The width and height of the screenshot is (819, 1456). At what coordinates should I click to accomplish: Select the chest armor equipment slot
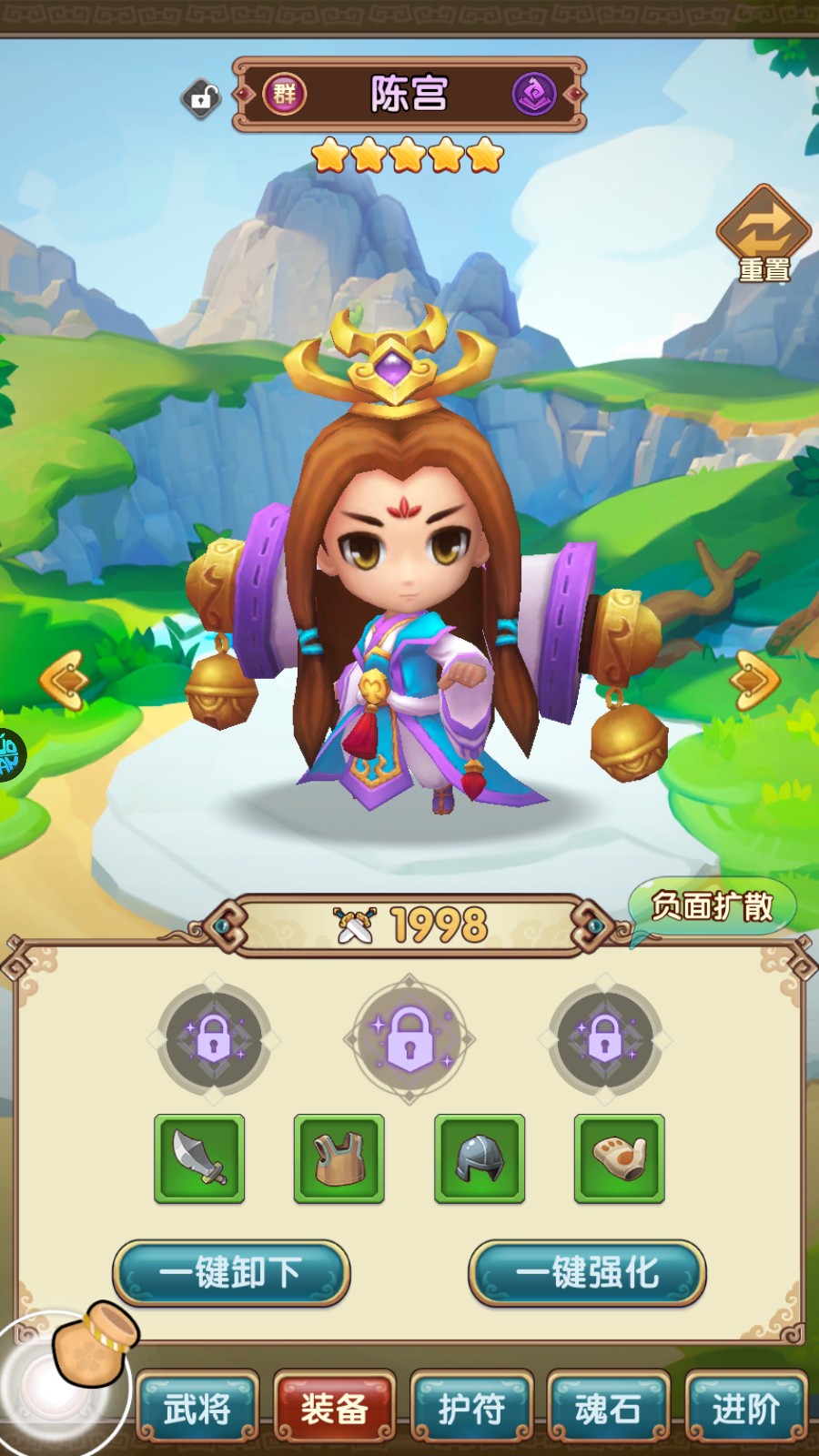pos(339,1158)
